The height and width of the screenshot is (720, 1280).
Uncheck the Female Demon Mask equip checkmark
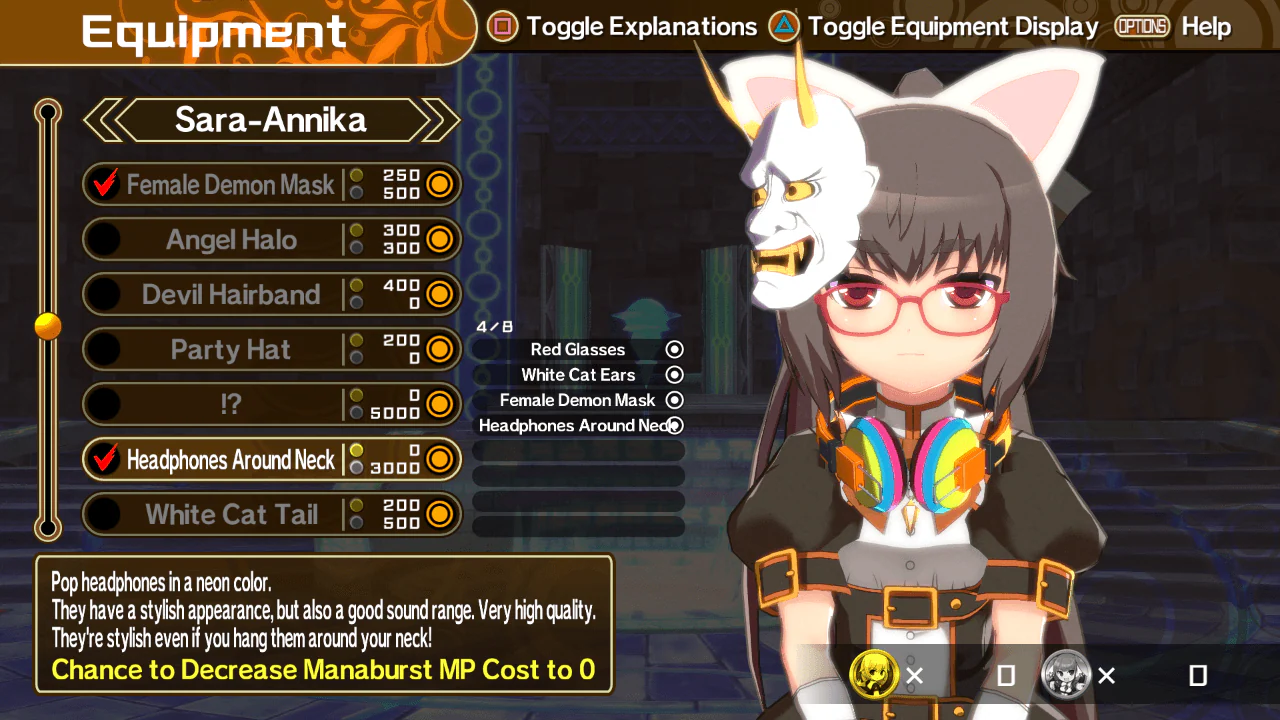tap(103, 183)
